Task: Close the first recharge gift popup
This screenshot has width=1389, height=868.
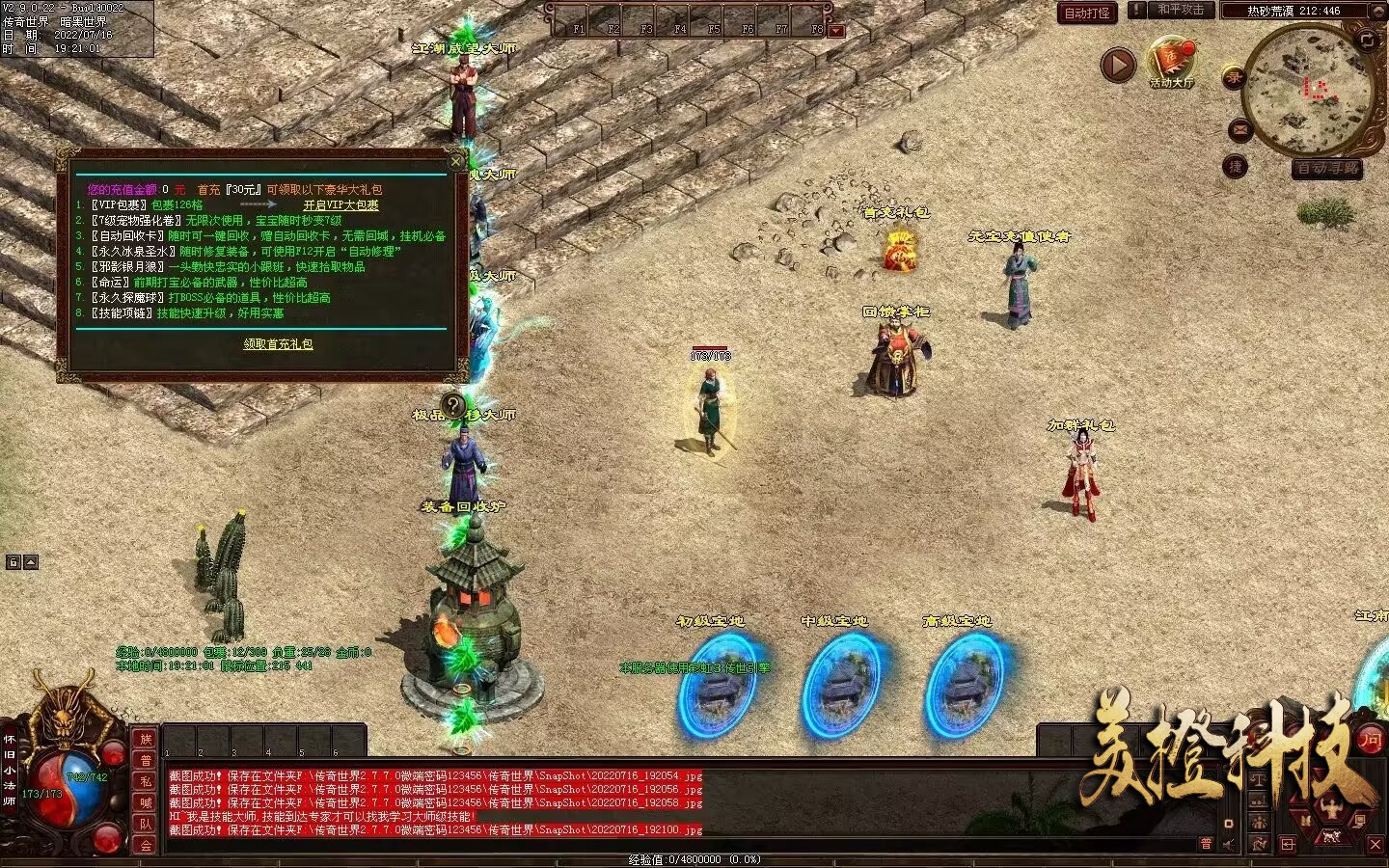Action: click(456, 161)
